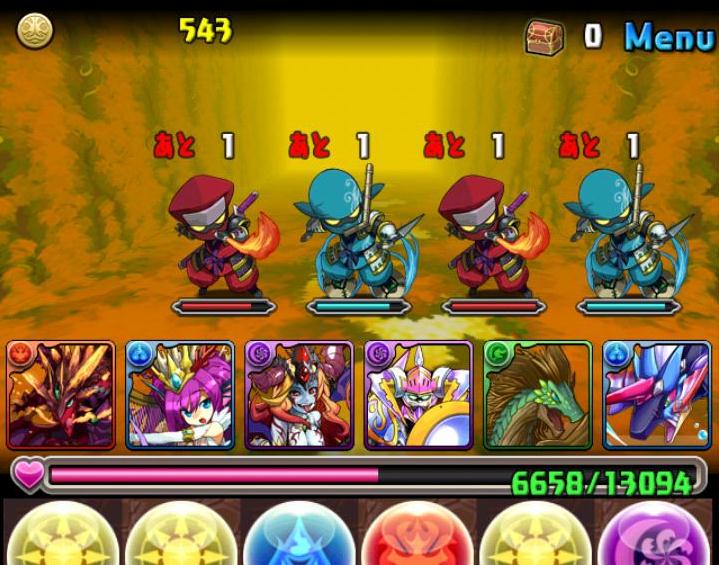Screen dimensions: 719x565
Task: Tap the blue-skinned demon woman monster icon
Action: click(x=299, y=395)
